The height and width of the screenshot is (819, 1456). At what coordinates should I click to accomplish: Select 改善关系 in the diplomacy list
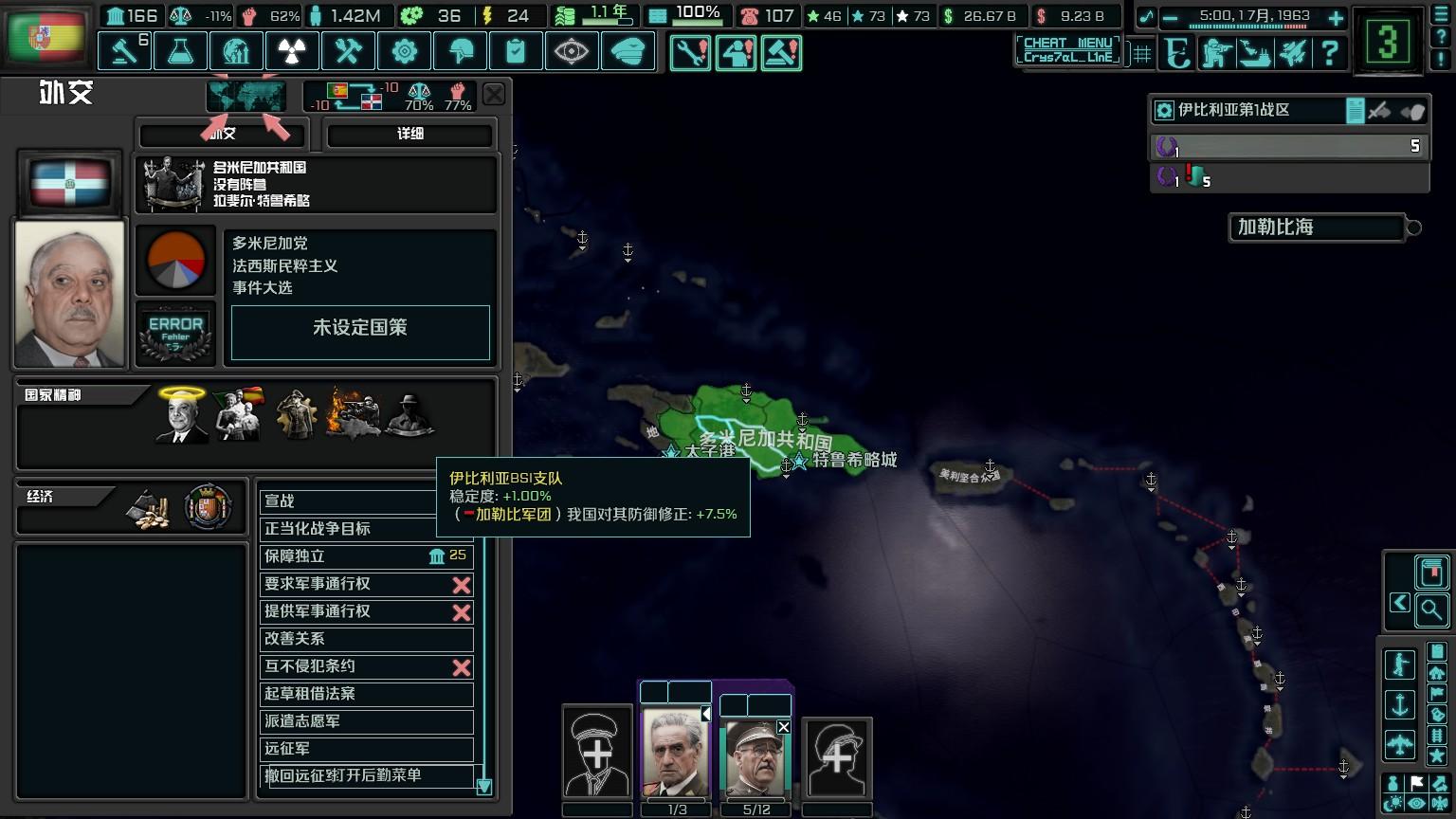coord(366,639)
